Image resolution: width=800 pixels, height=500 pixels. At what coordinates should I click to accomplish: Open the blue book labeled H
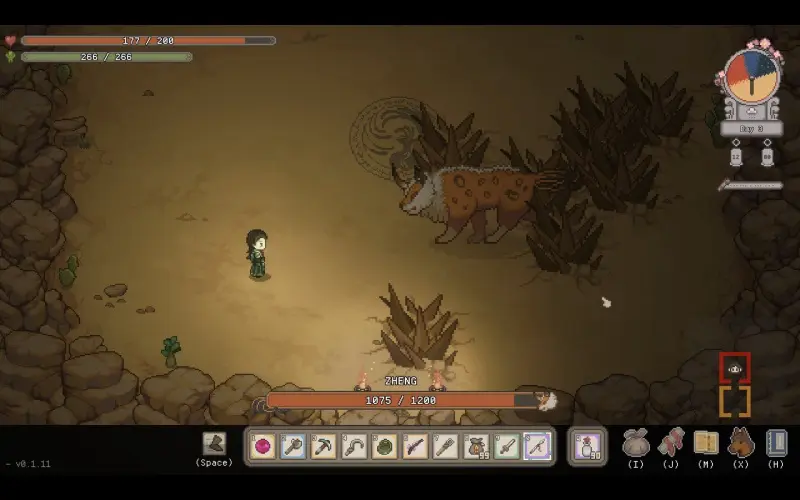(776, 441)
